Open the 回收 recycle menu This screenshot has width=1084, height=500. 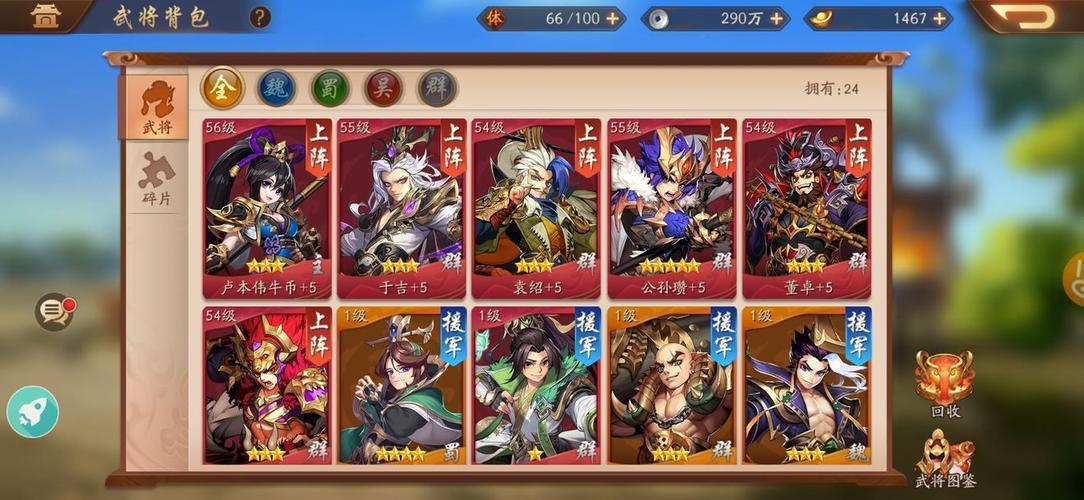pyautogui.click(x=944, y=381)
